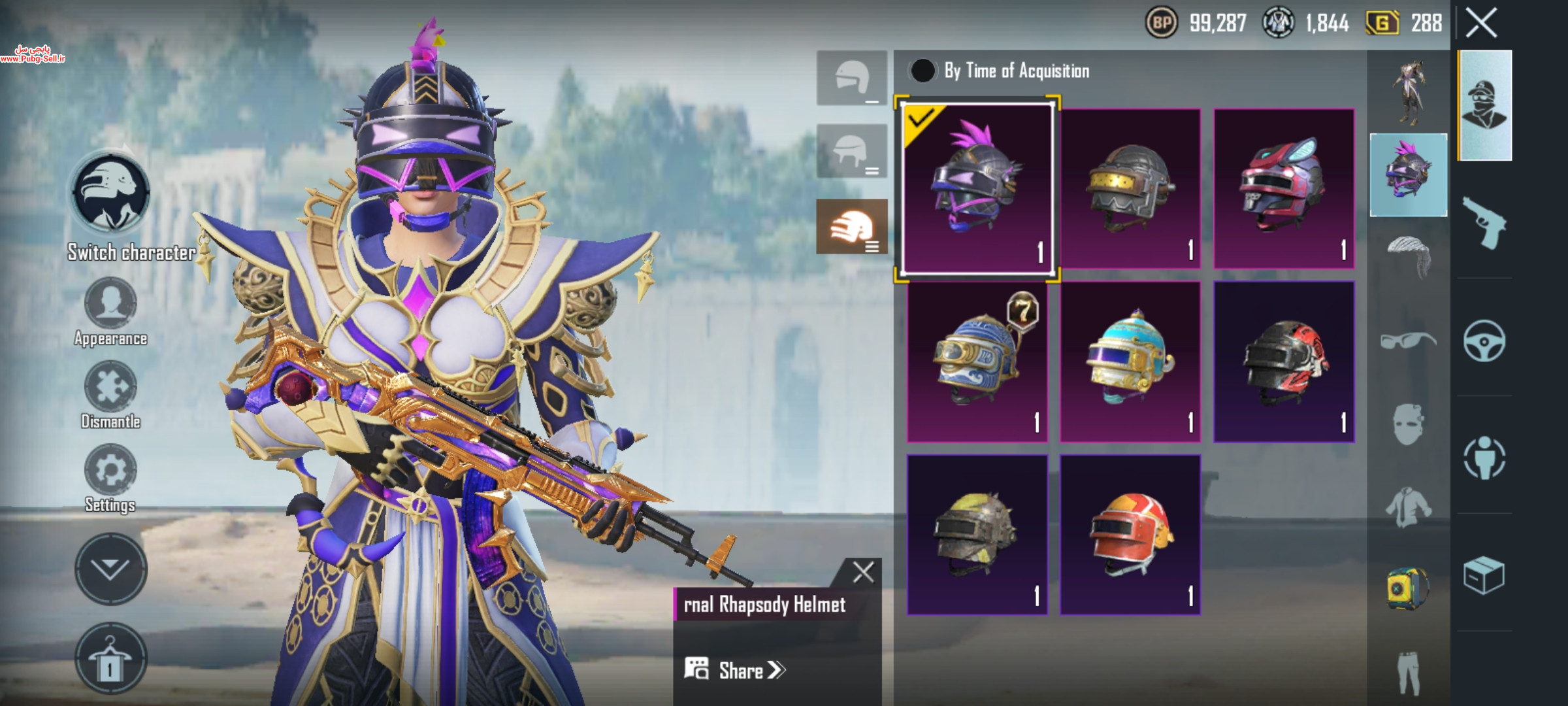
Task: Open the inventory Settings gear
Action: (110, 471)
